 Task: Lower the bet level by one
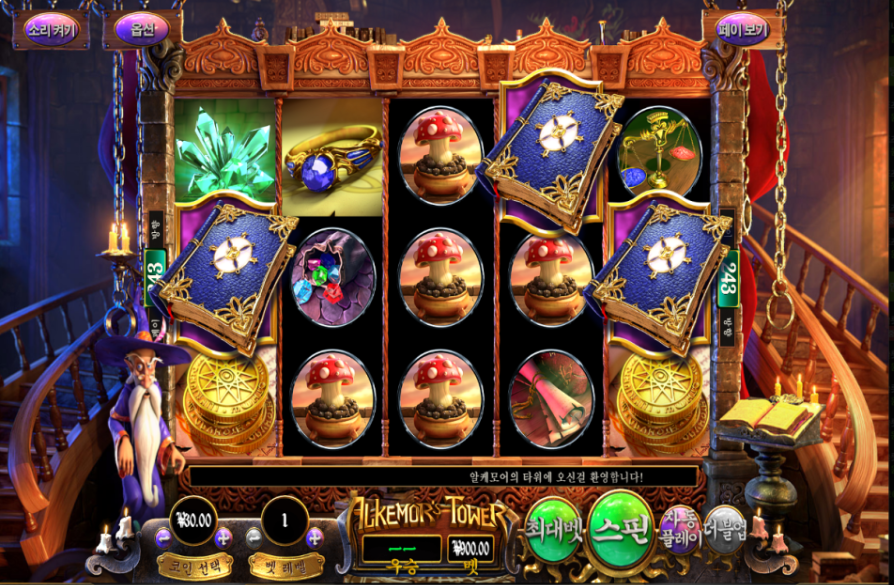pos(255,537)
